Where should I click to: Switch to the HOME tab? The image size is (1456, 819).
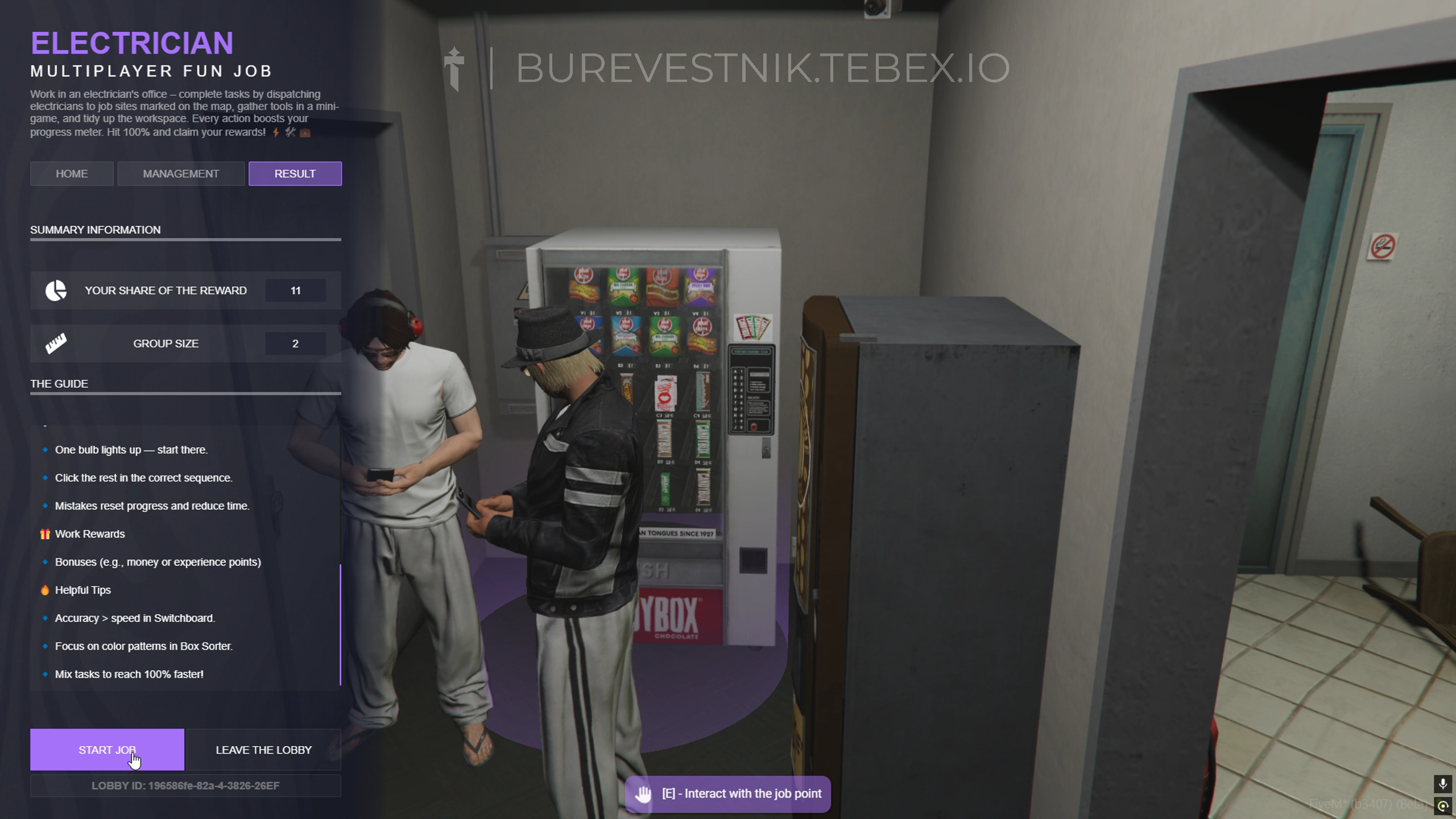point(71,173)
